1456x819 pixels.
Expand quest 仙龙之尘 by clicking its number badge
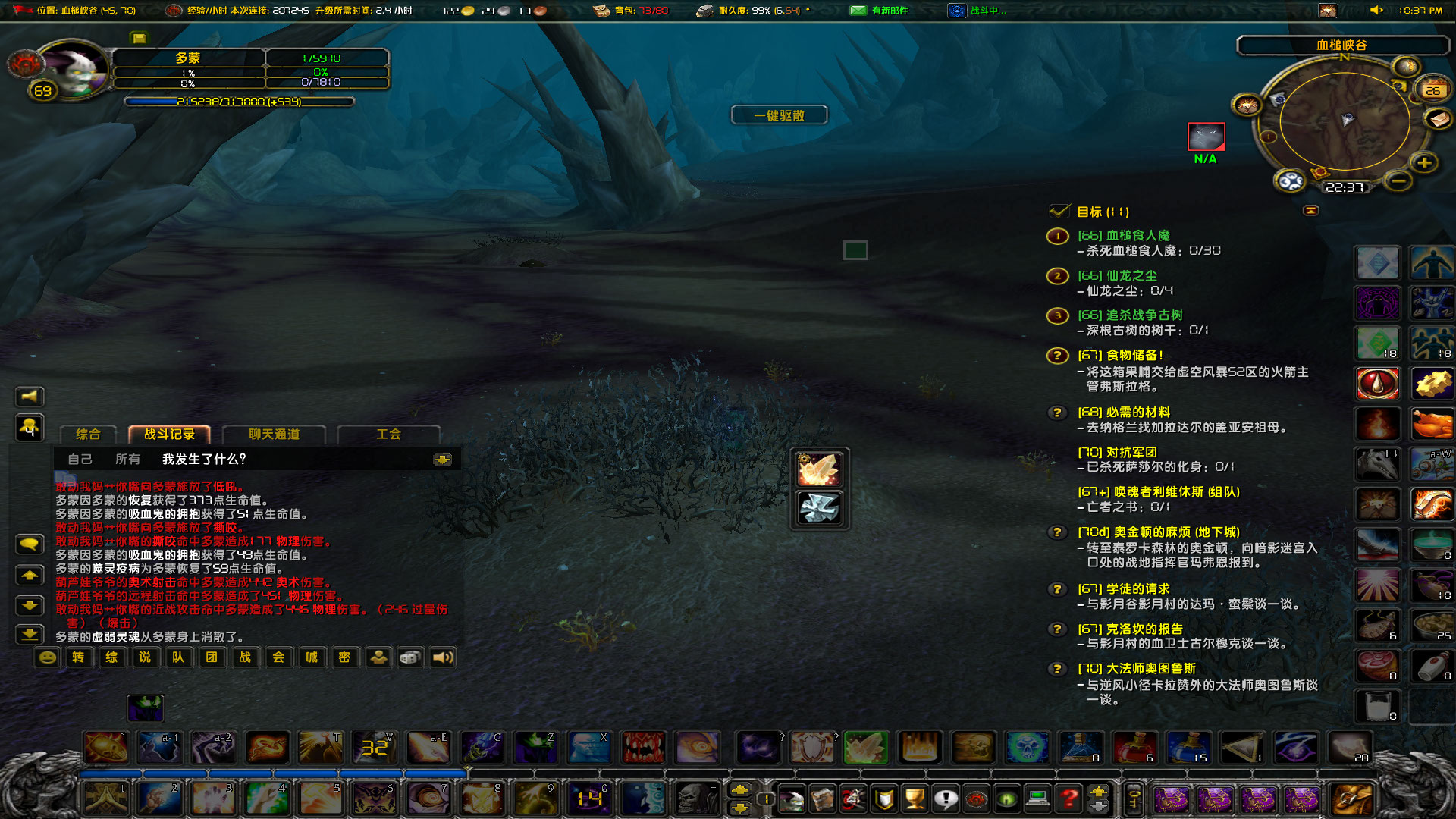tap(1057, 276)
